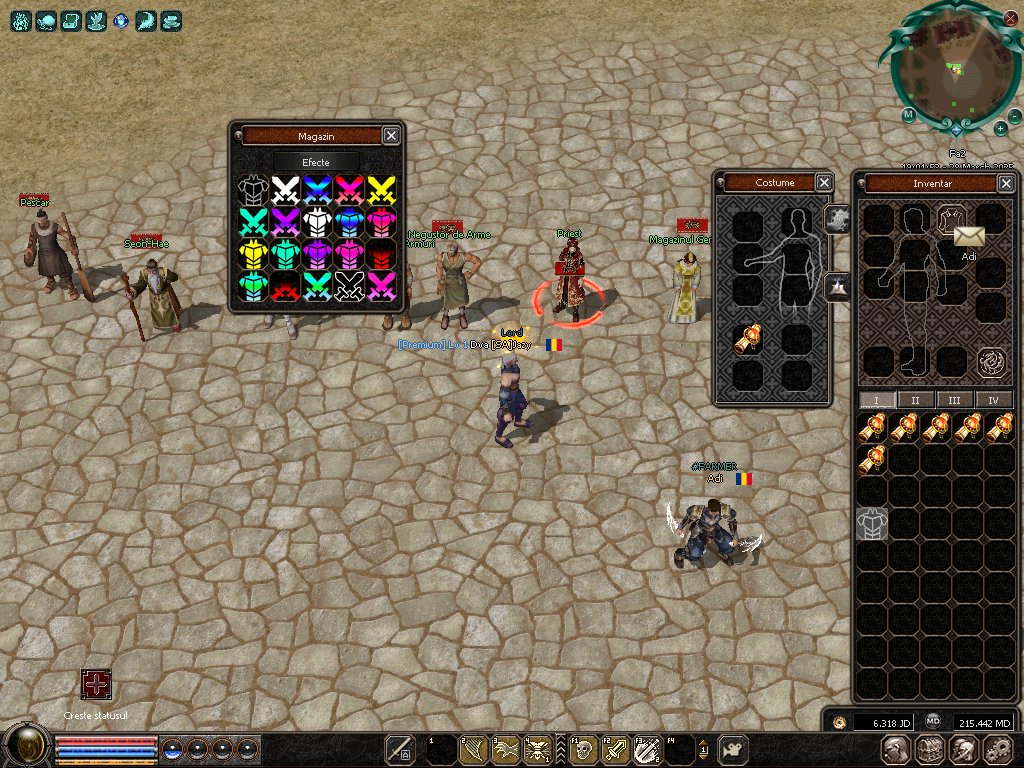Viewport: 1024px width, 768px height.
Task: Select the yellow crossed swords effect
Action: click(381, 189)
